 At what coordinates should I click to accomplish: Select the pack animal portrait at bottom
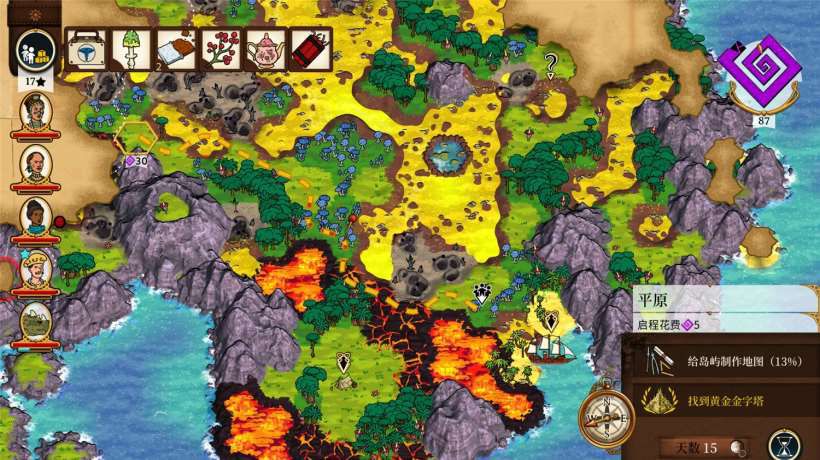36,322
